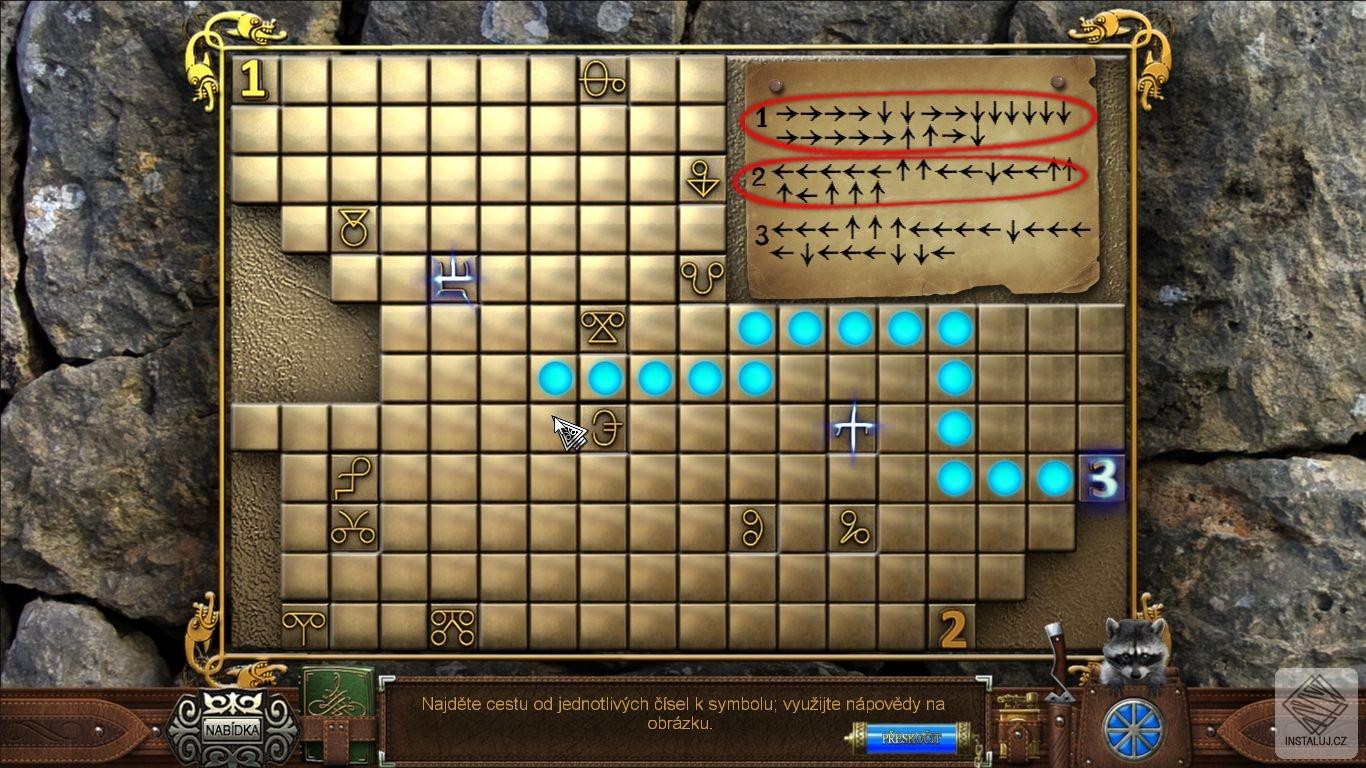This screenshot has width=1366, height=768.
Task: Click the glowing white cross tile
Action: [853, 429]
